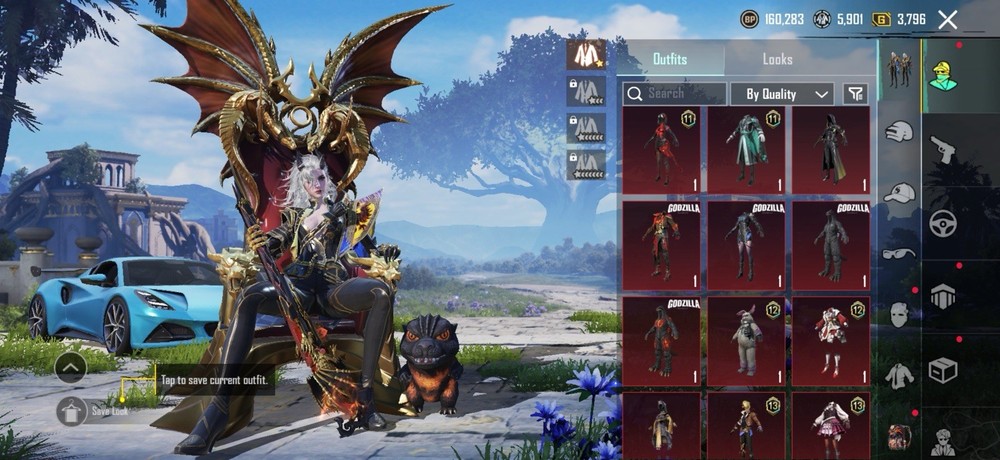
Task: Choose the teal-coat outfit thumbnail
Action: 745,150
